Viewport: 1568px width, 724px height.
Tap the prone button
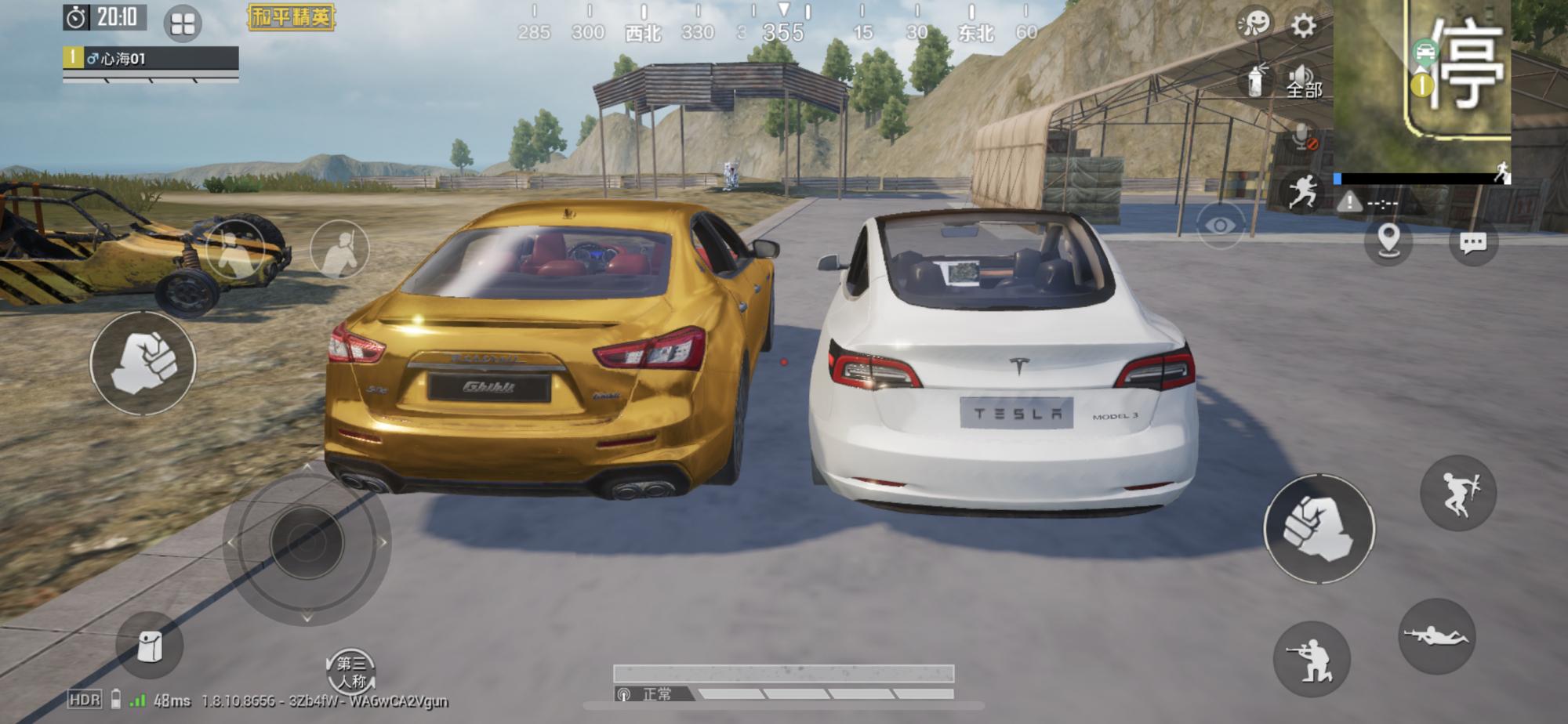coord(1436,636)
